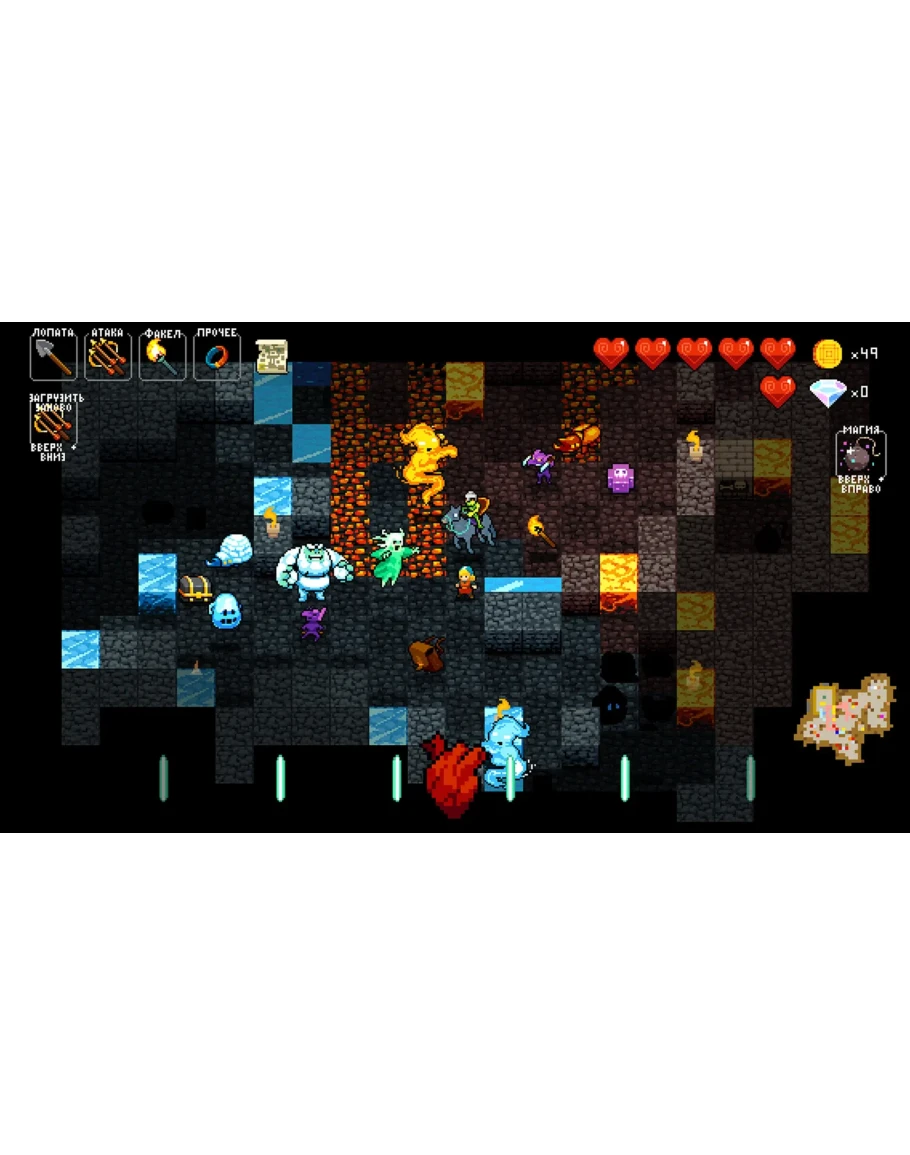Choose the torch in the ФАКЕЛ slot
The image size is (910, 1155).
(x=162, y=356)
